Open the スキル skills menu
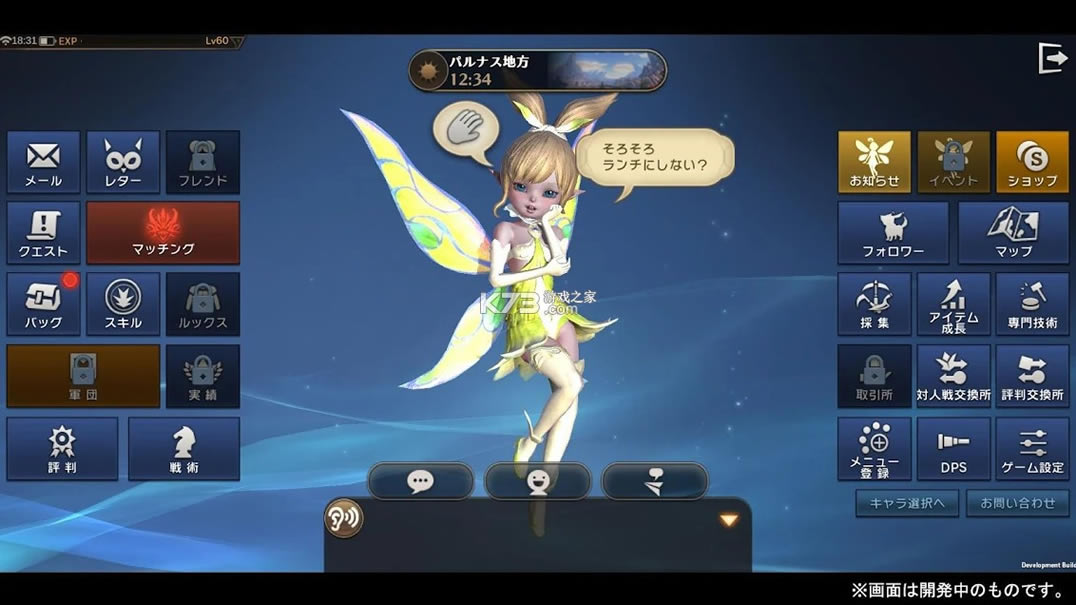 point(123,304)
